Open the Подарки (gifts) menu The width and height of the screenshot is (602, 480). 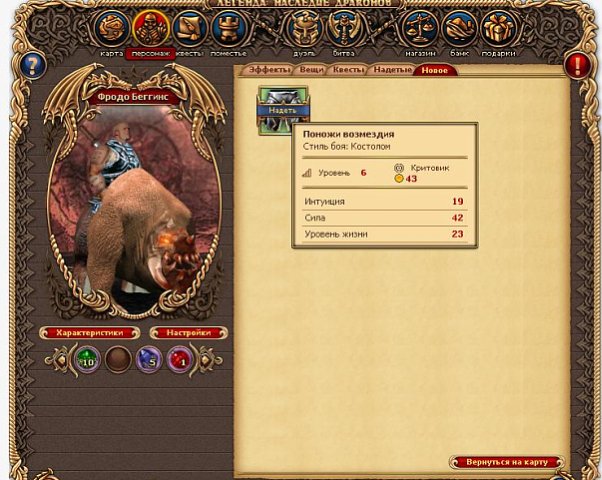(x=497, y=29)
